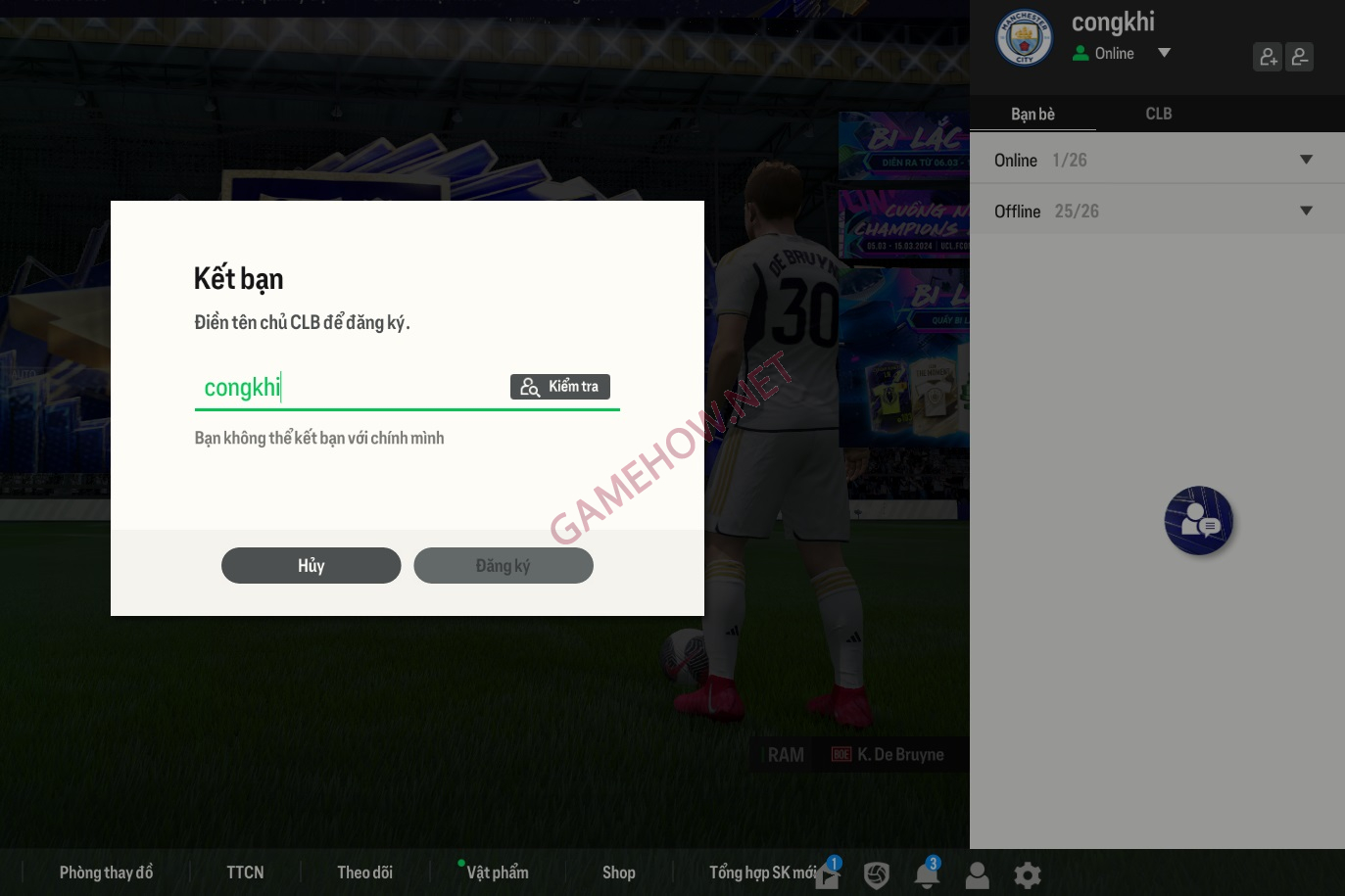Switch to the CLB tab
Viewport: 1345px width, 896px height.
(x=1159, y=114)
